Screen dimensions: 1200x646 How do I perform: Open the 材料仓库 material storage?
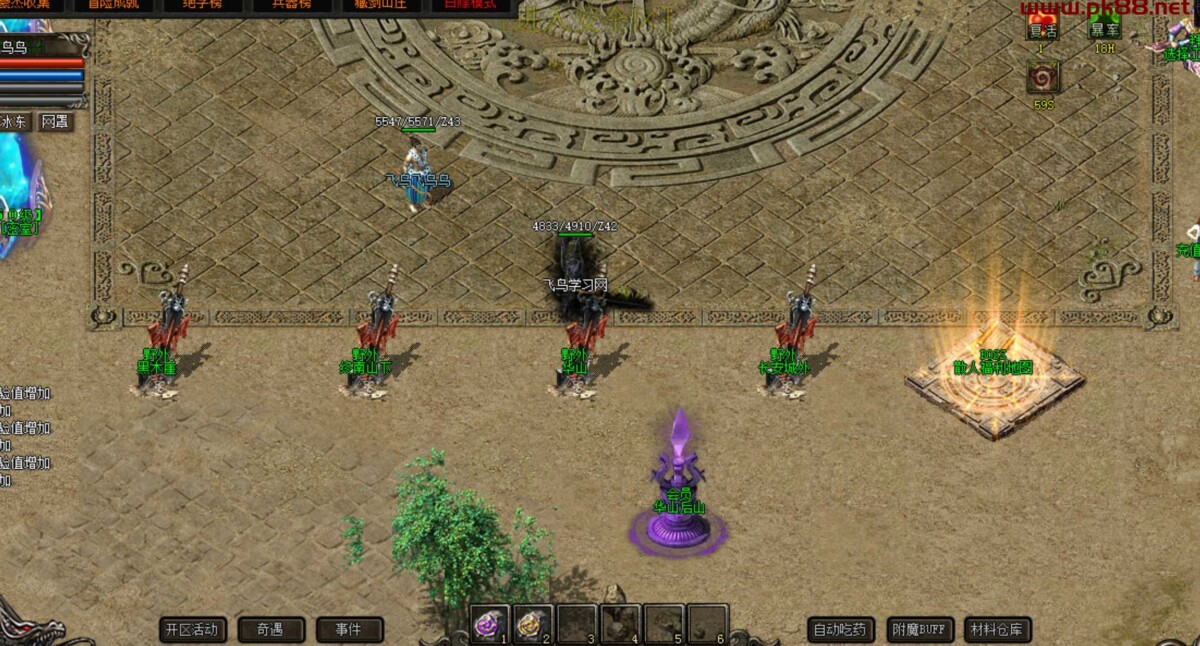click(x=998, y=630)
